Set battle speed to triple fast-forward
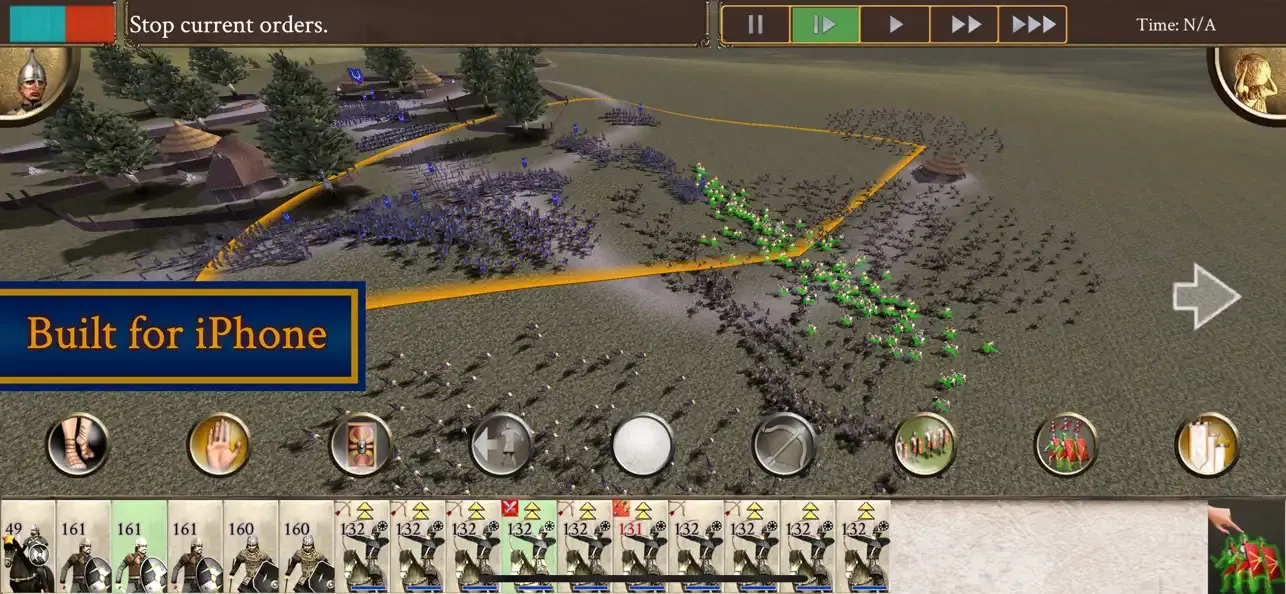Image resolution: width=1286 pixels, height=594 pixels. pos(1032,24)
